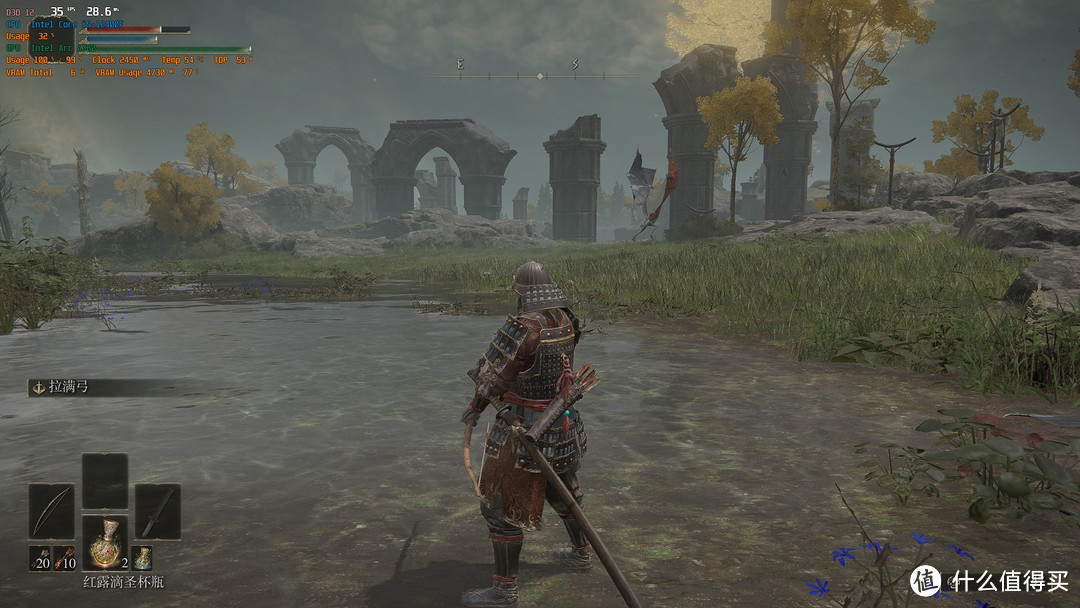Use the Flask of Crimson Tears slot
Screen dimensions: 1080x608
point(104,543)
